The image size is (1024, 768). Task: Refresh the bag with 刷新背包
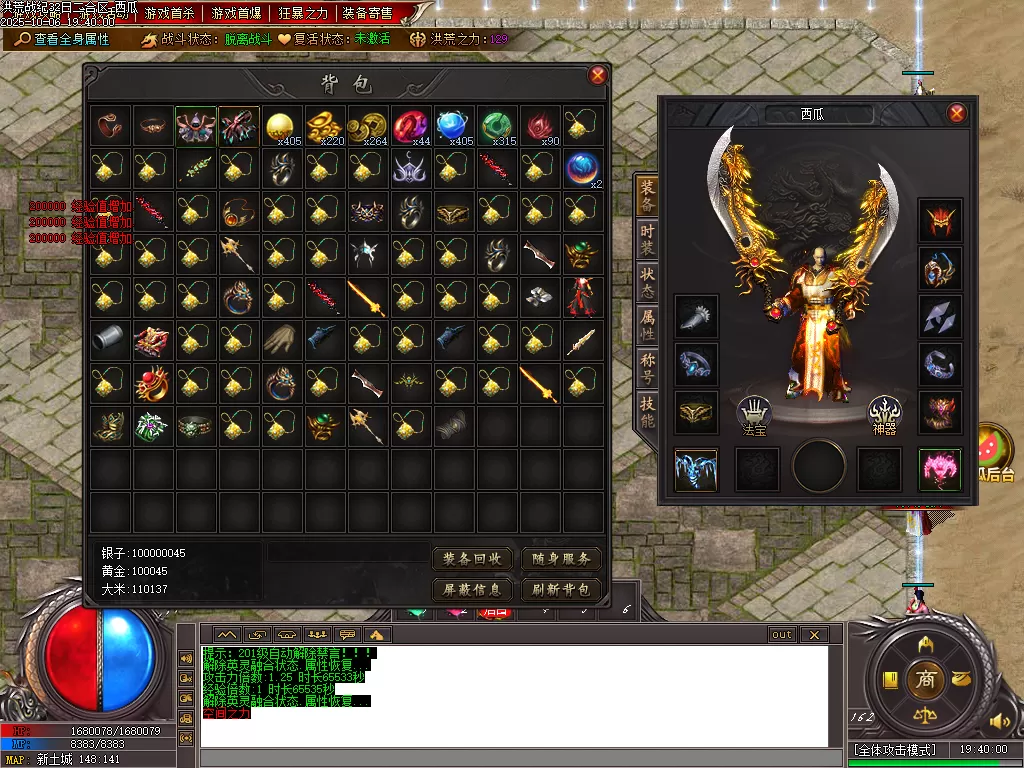point(561,589)
